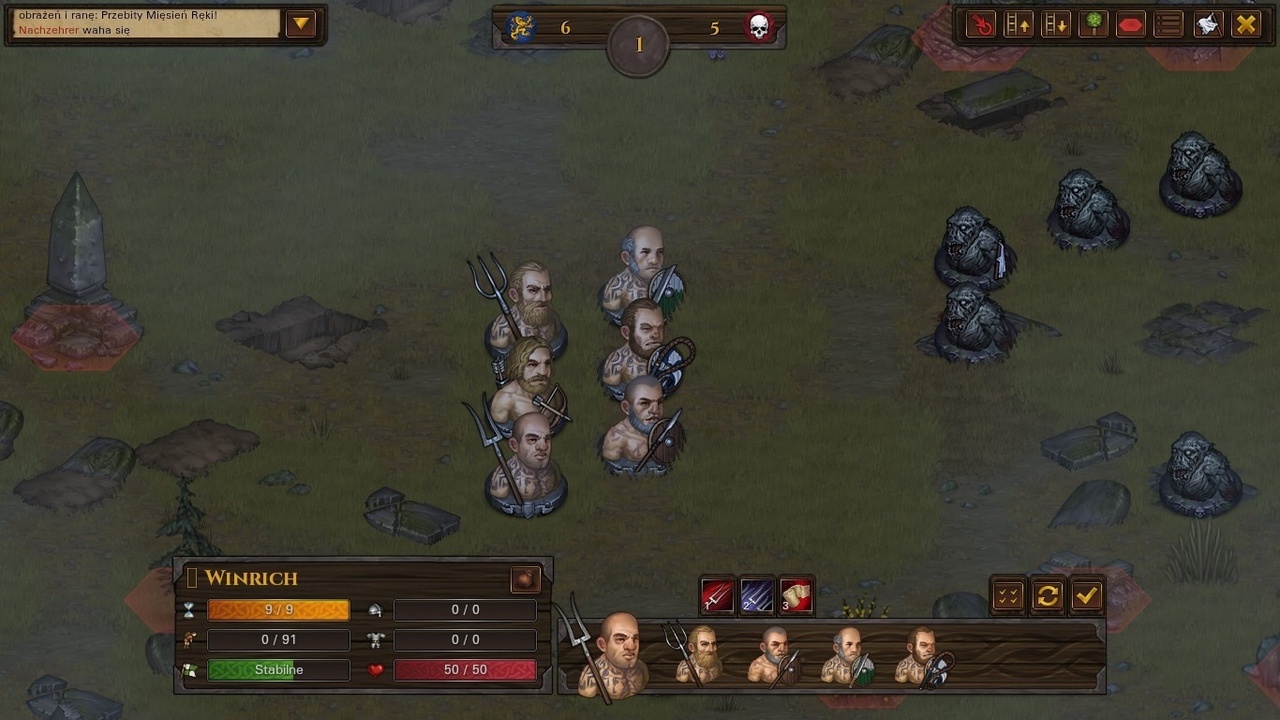Click the red center-on-active-unit camera icon

[x=982, y=24]
